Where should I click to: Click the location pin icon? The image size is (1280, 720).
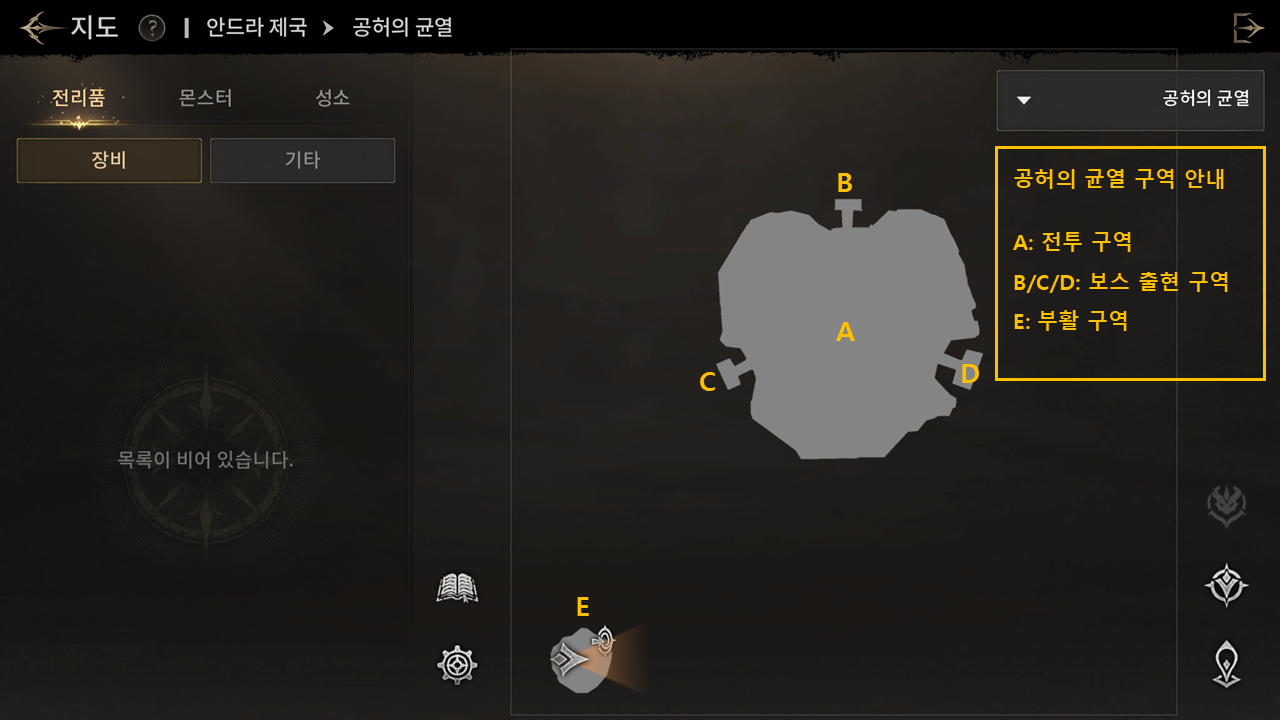1226,664
